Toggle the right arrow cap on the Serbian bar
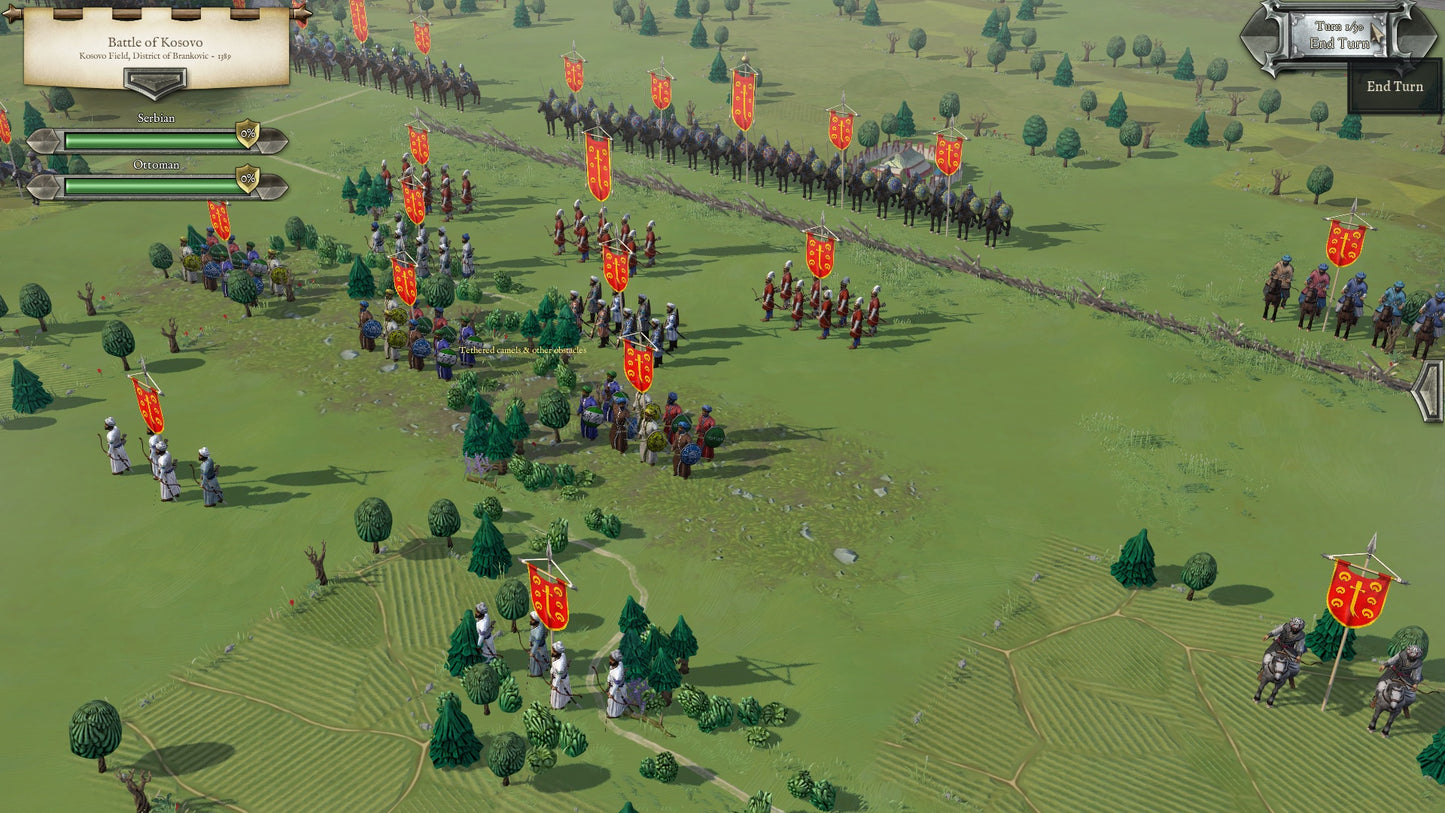The height and width of the screenshot is (813, 1445). click(x=277, y=141)
